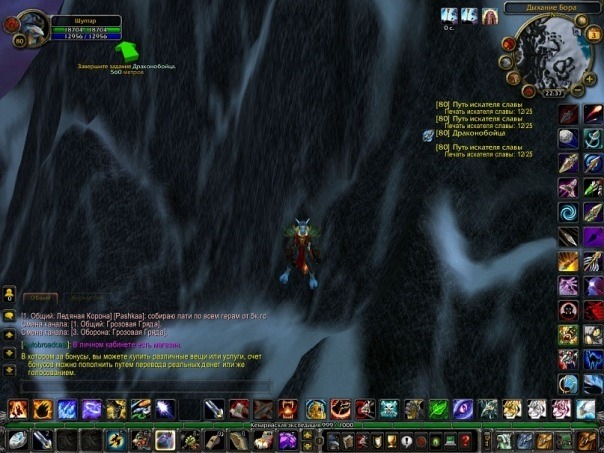Click the Драконобойца quest item icon
The width and height of the screenshot is (604, 453).
coord(428,135)
